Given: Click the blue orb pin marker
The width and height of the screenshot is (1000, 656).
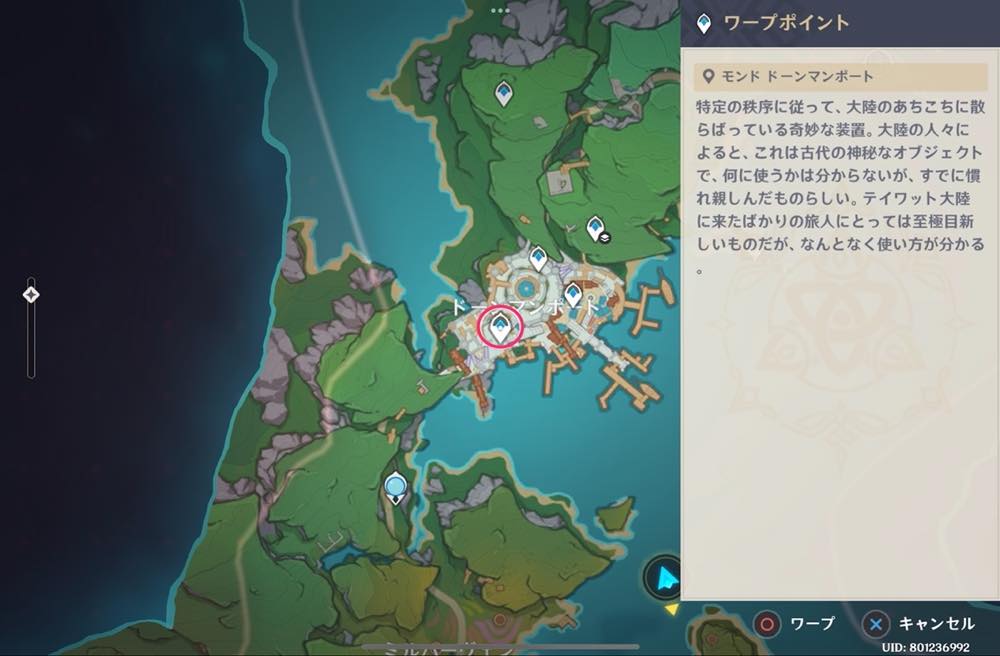Looking at the screenshot, I should pyautogui.click(x=397, y=487).
